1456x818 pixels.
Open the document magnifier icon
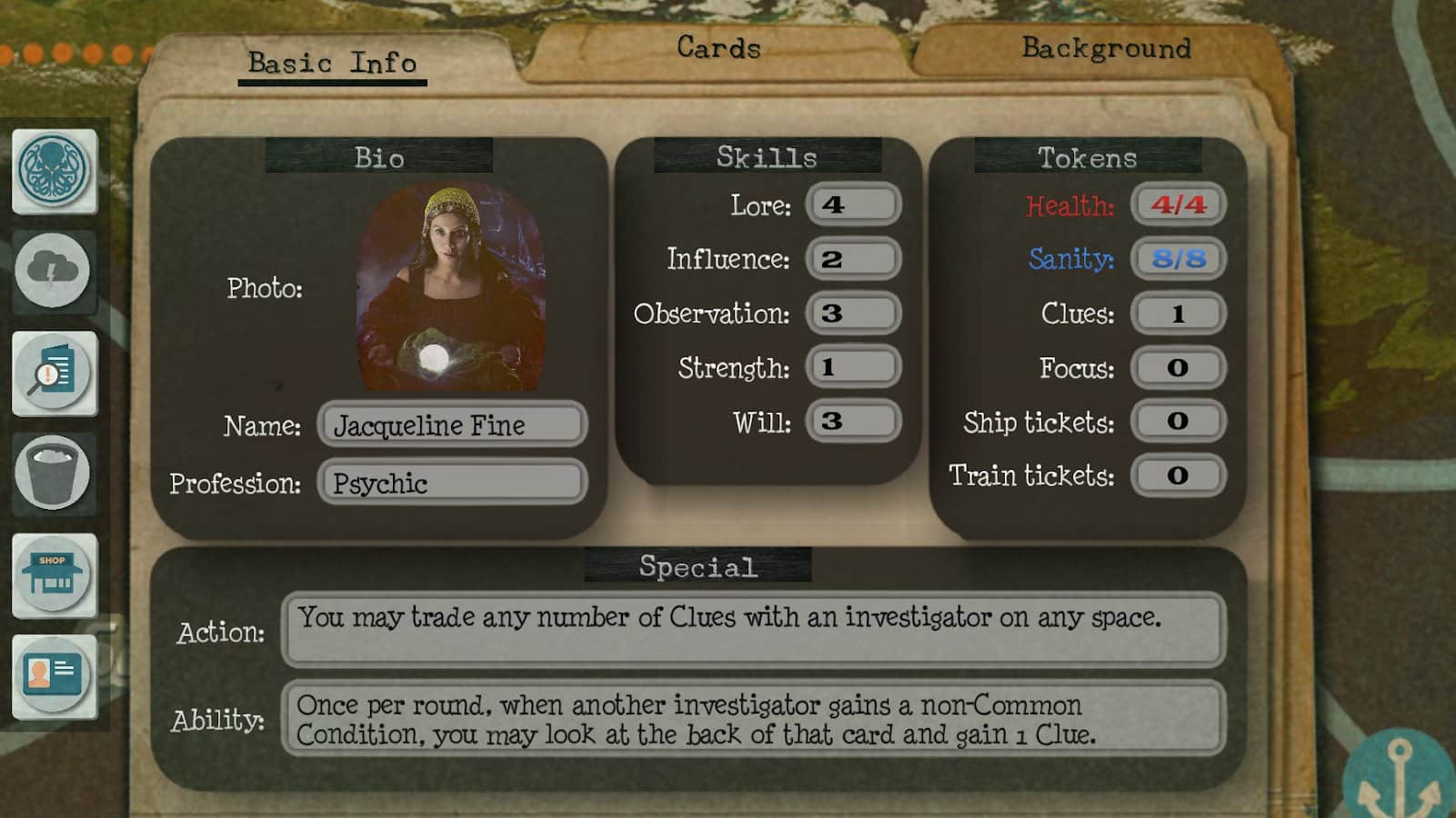pos(54,373)
